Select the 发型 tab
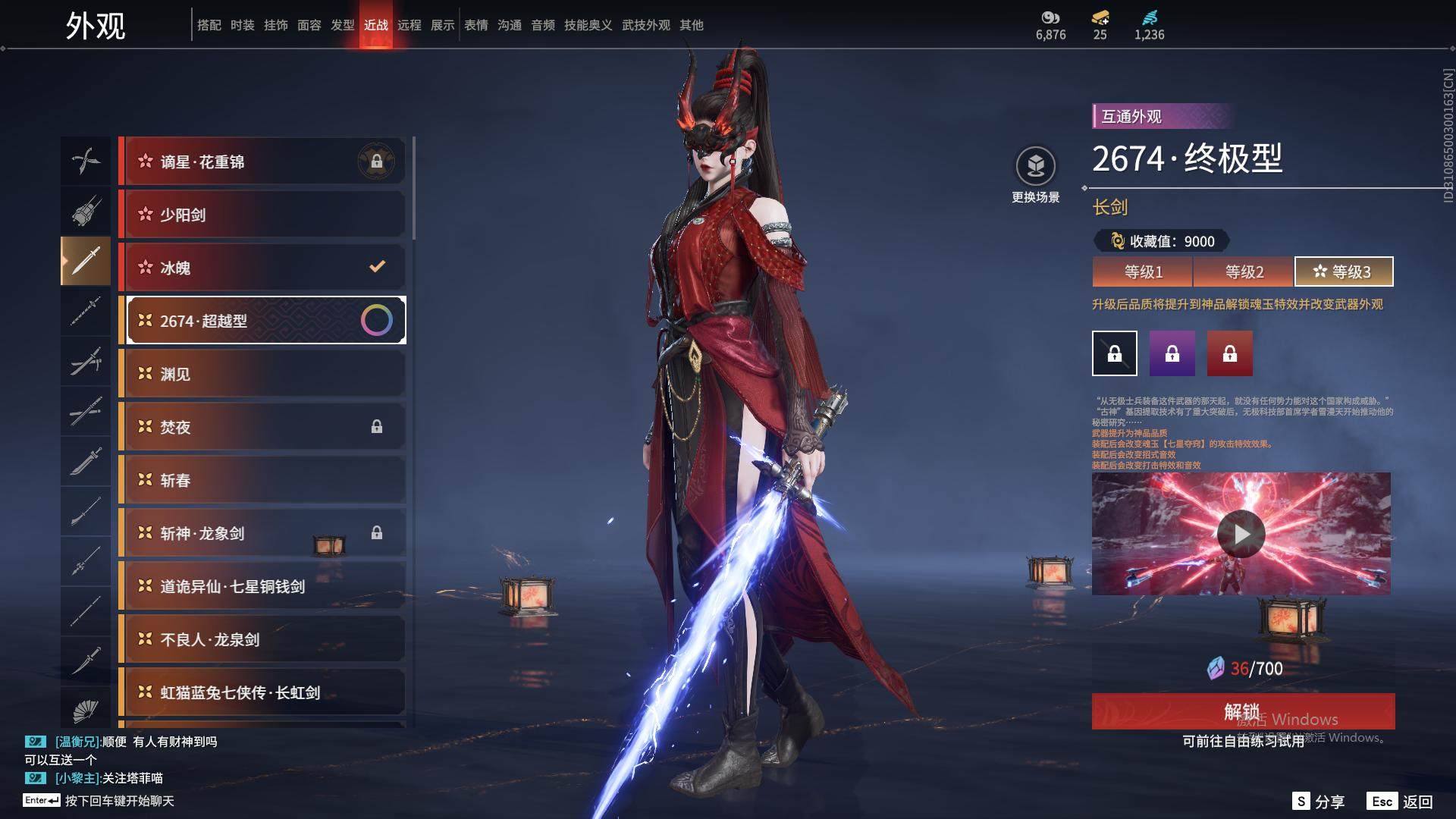This screenshot has width=1456, height=819. point(342,25)
